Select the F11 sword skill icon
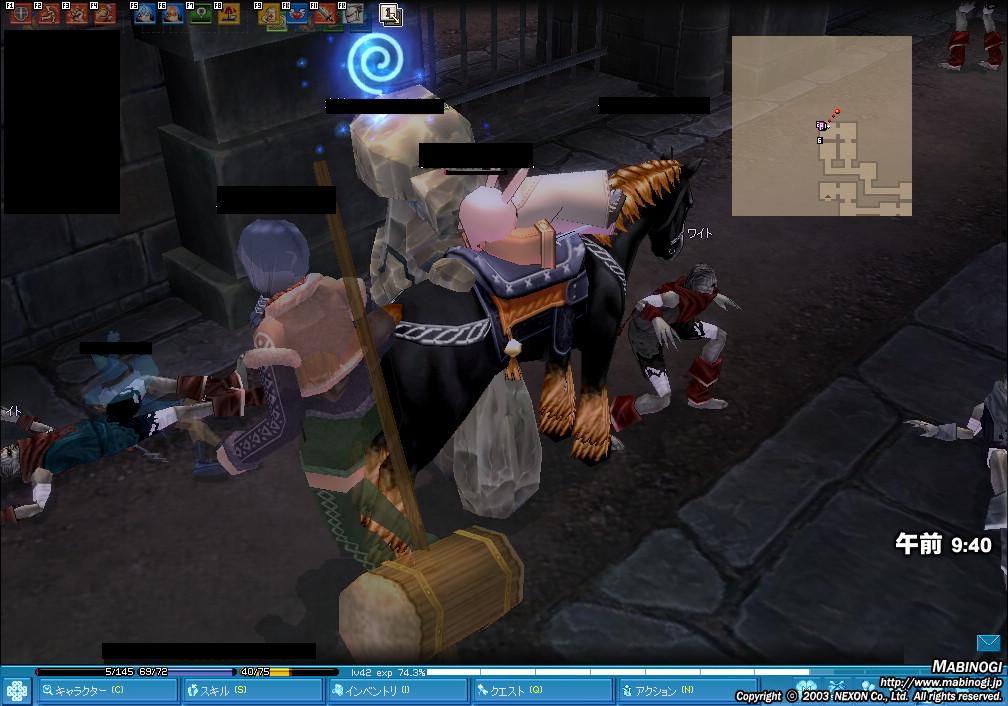 (x=325, y=14)
